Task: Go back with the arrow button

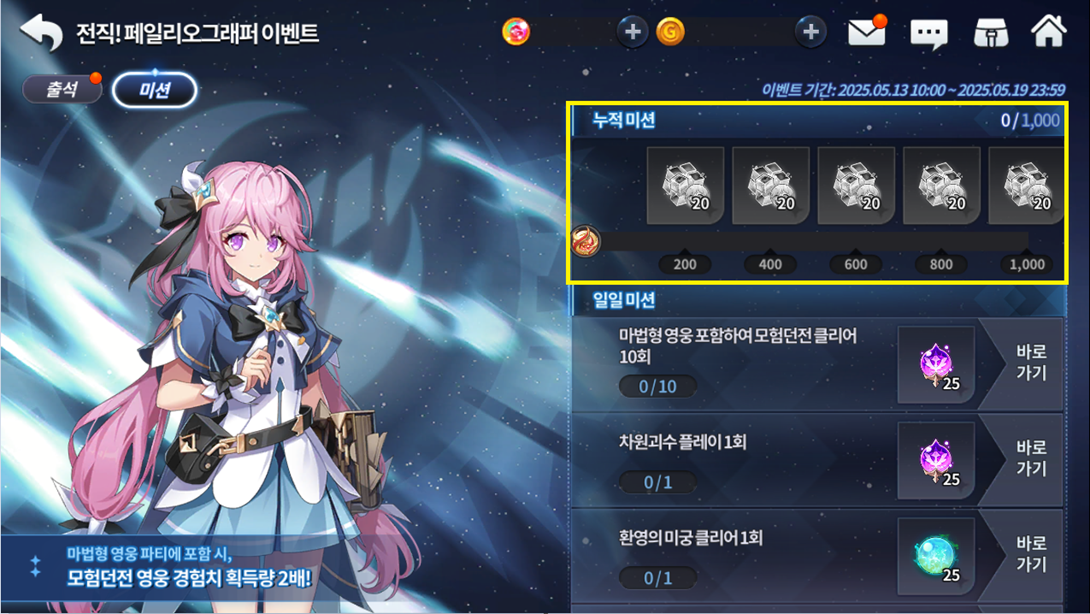Action: coord(41,32)
